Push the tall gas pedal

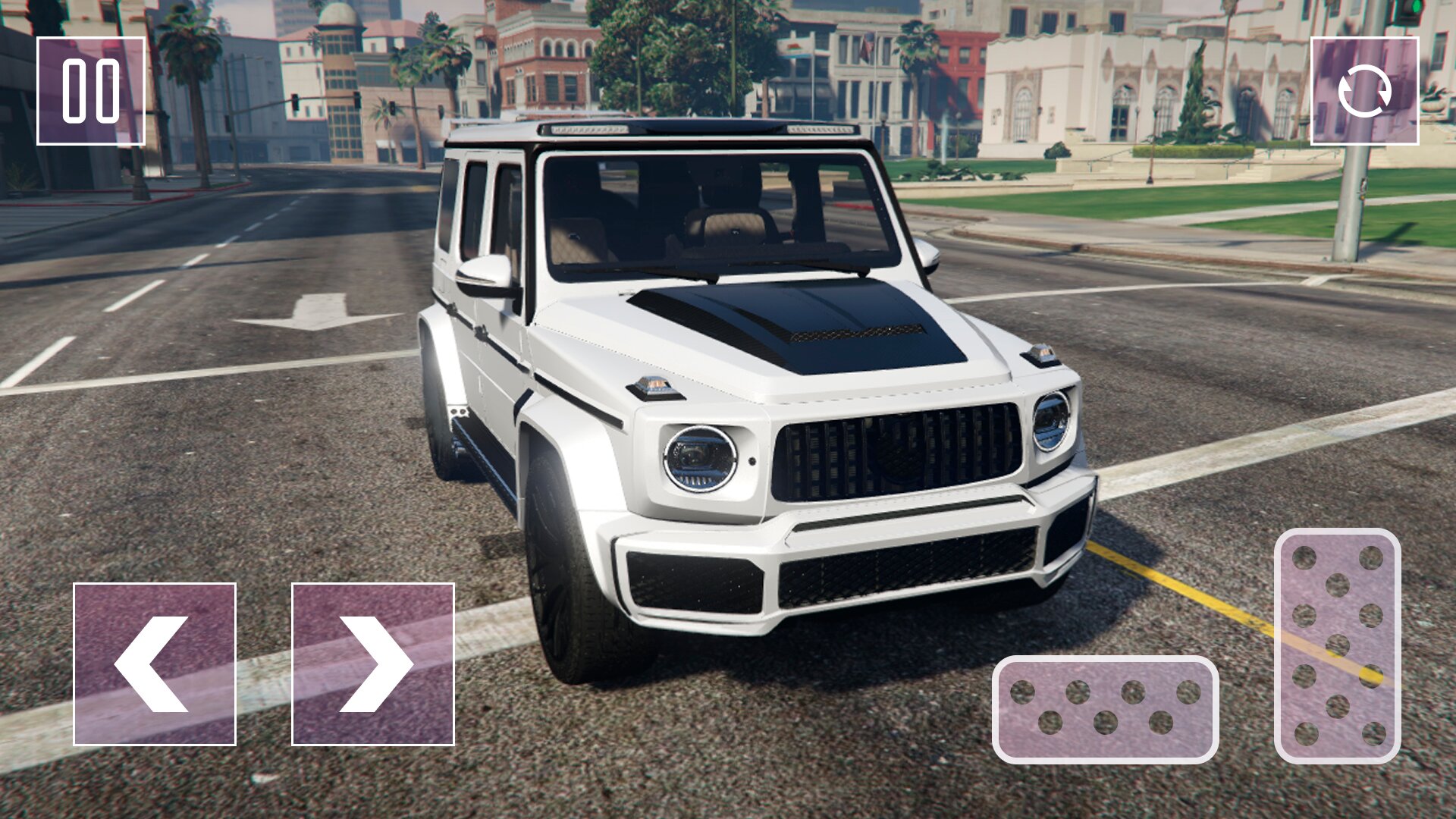(x=1338, y=646)
